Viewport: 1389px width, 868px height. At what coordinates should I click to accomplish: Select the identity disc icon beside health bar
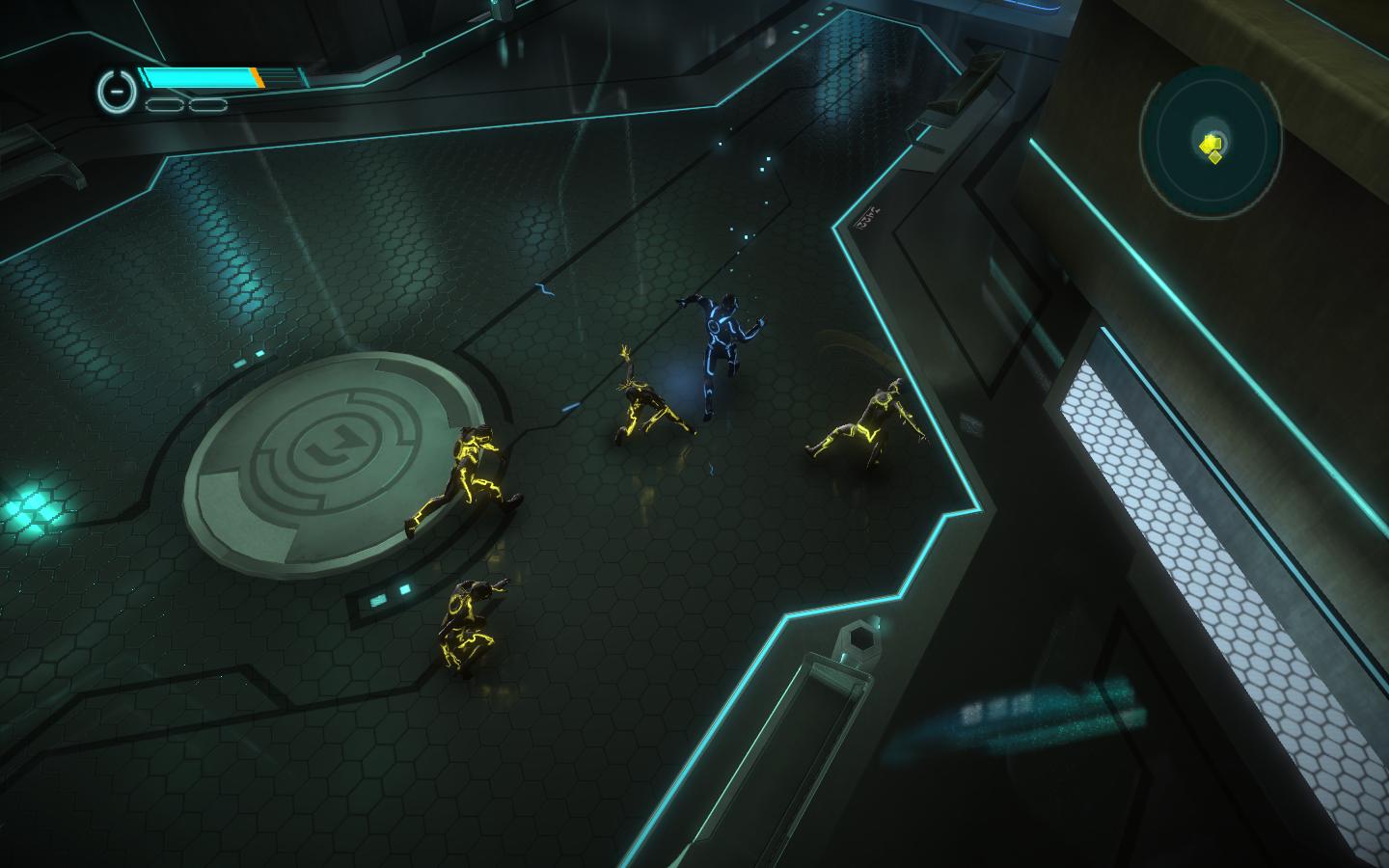click(x=115, y=91)
